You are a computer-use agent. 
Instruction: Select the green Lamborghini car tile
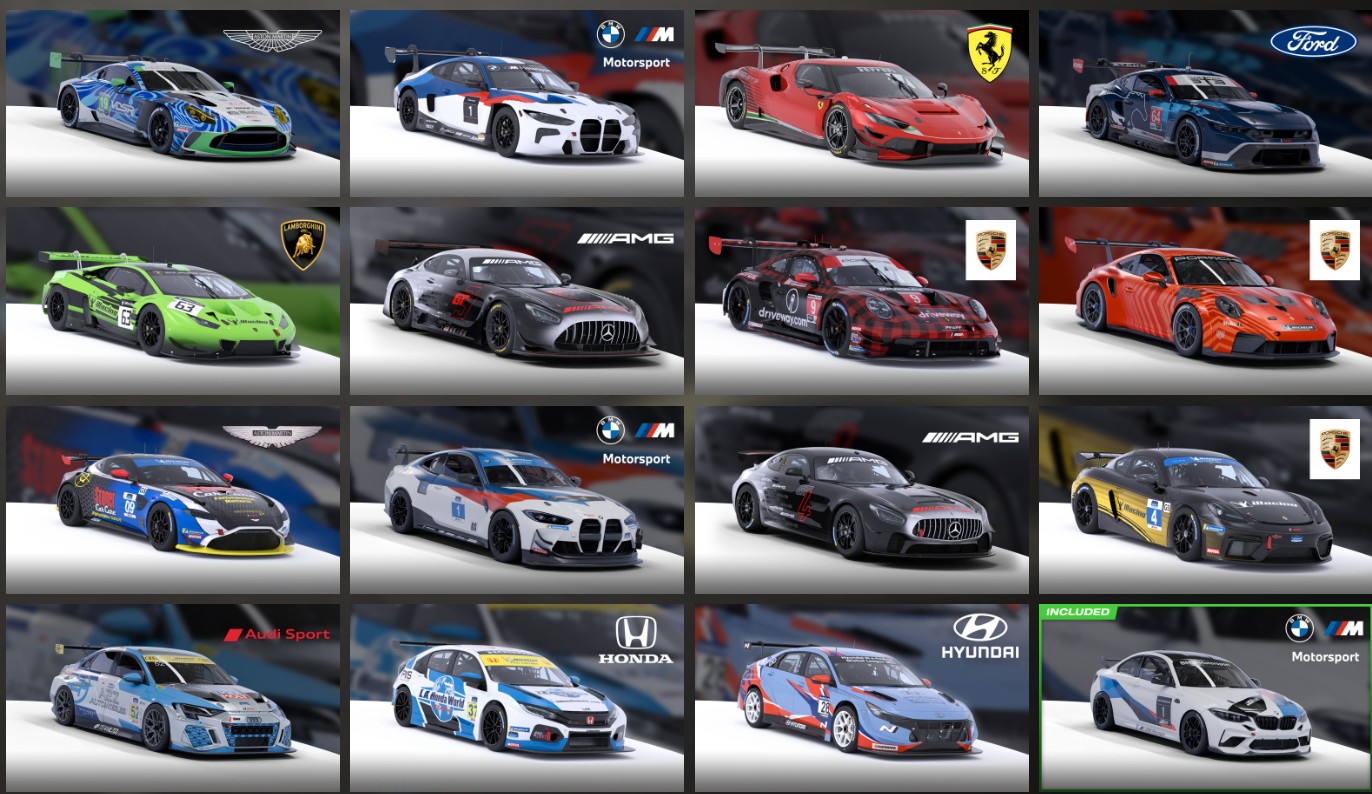(x=172, y=301)
